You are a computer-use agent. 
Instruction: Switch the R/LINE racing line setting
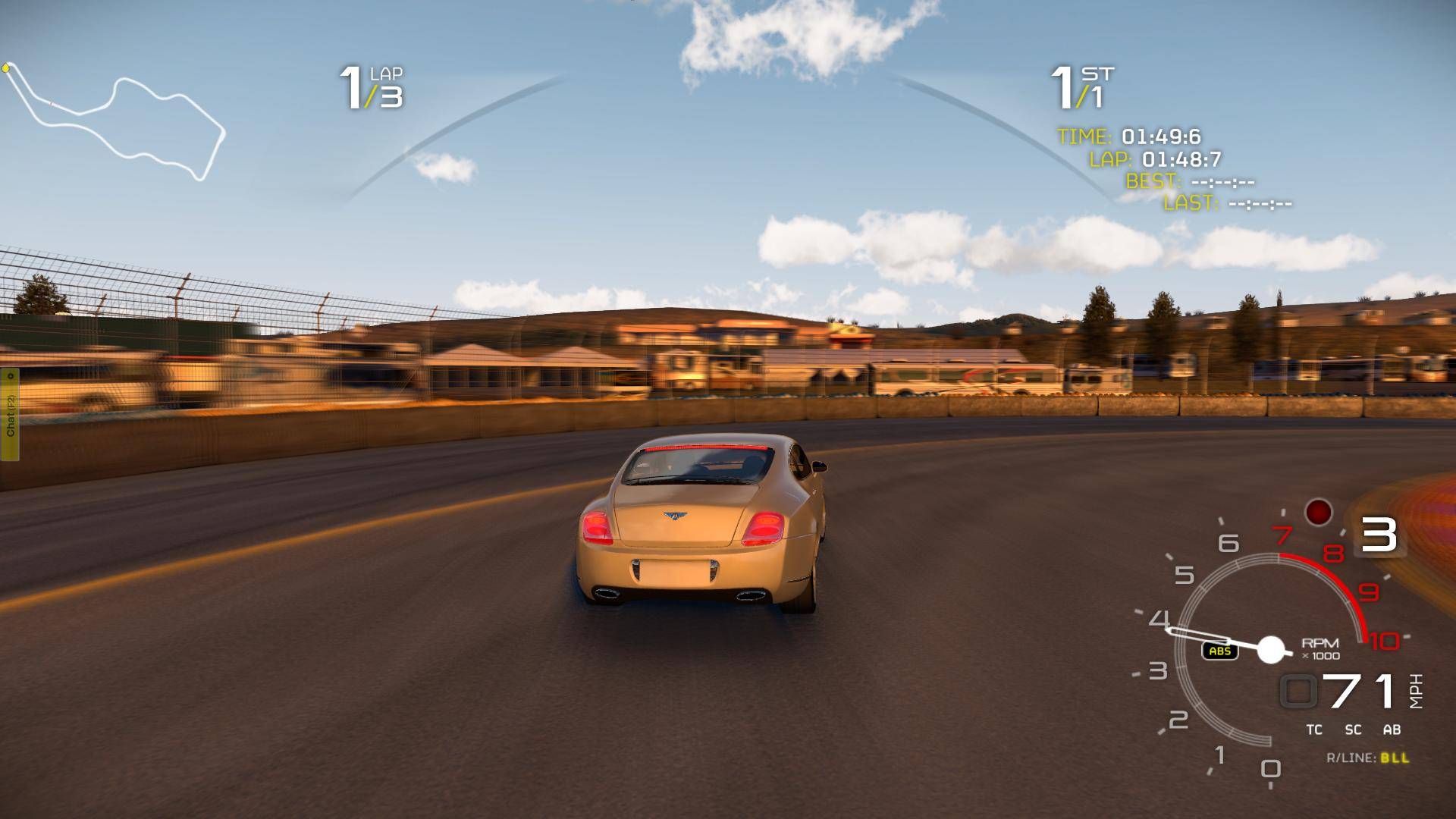(1368, 758)
